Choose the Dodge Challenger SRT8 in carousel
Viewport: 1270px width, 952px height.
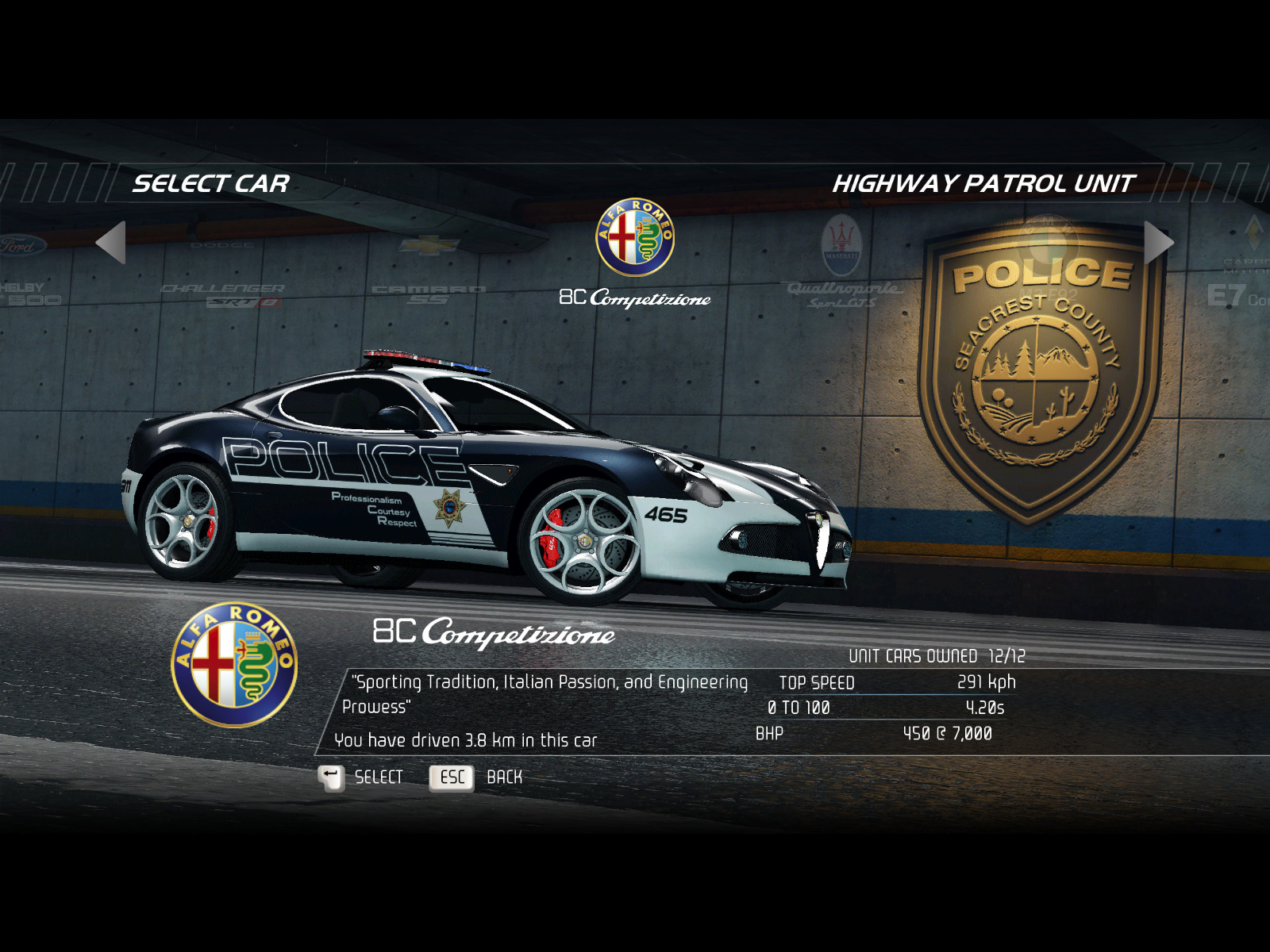click(x=223, y=292)
